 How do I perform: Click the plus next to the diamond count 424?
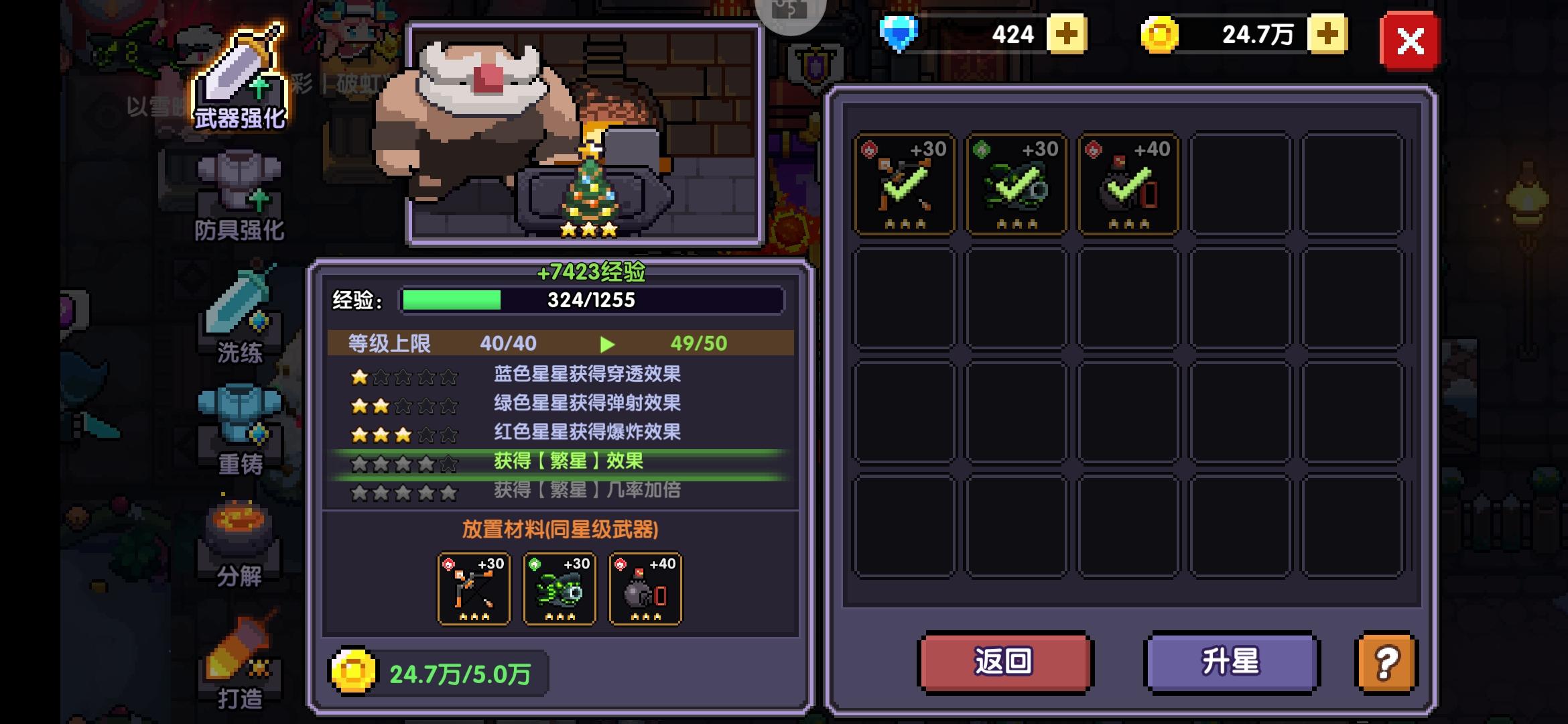[x=1067, y=34]
